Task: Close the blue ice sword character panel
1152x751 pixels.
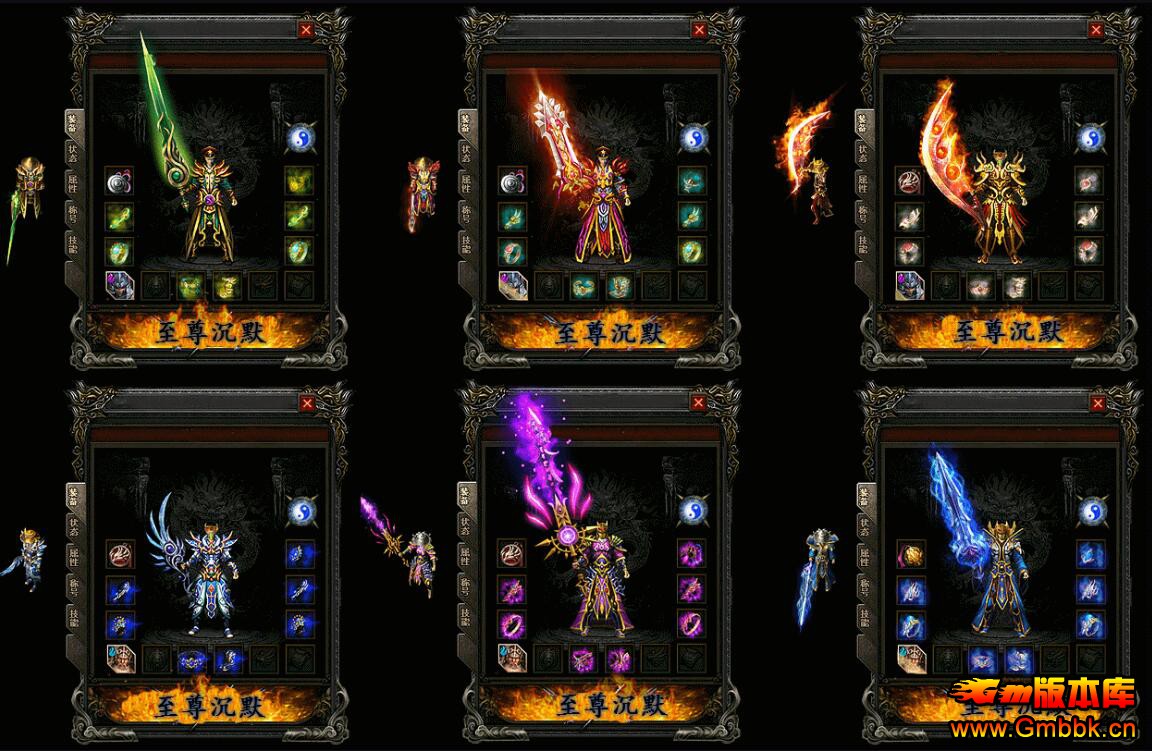Action: click(1098, 403)
